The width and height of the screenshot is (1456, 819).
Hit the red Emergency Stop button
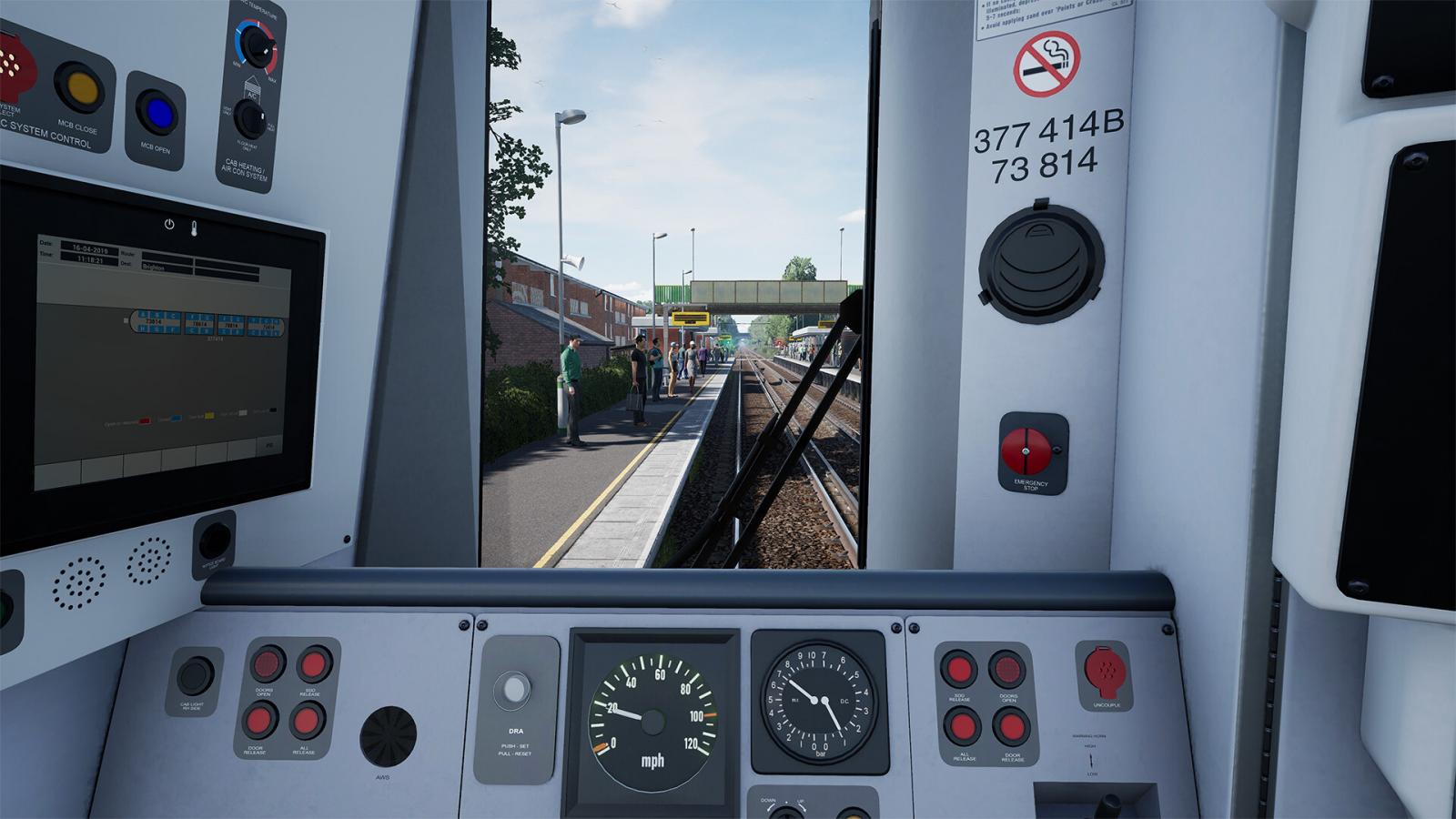click(x=1026, y=450)
